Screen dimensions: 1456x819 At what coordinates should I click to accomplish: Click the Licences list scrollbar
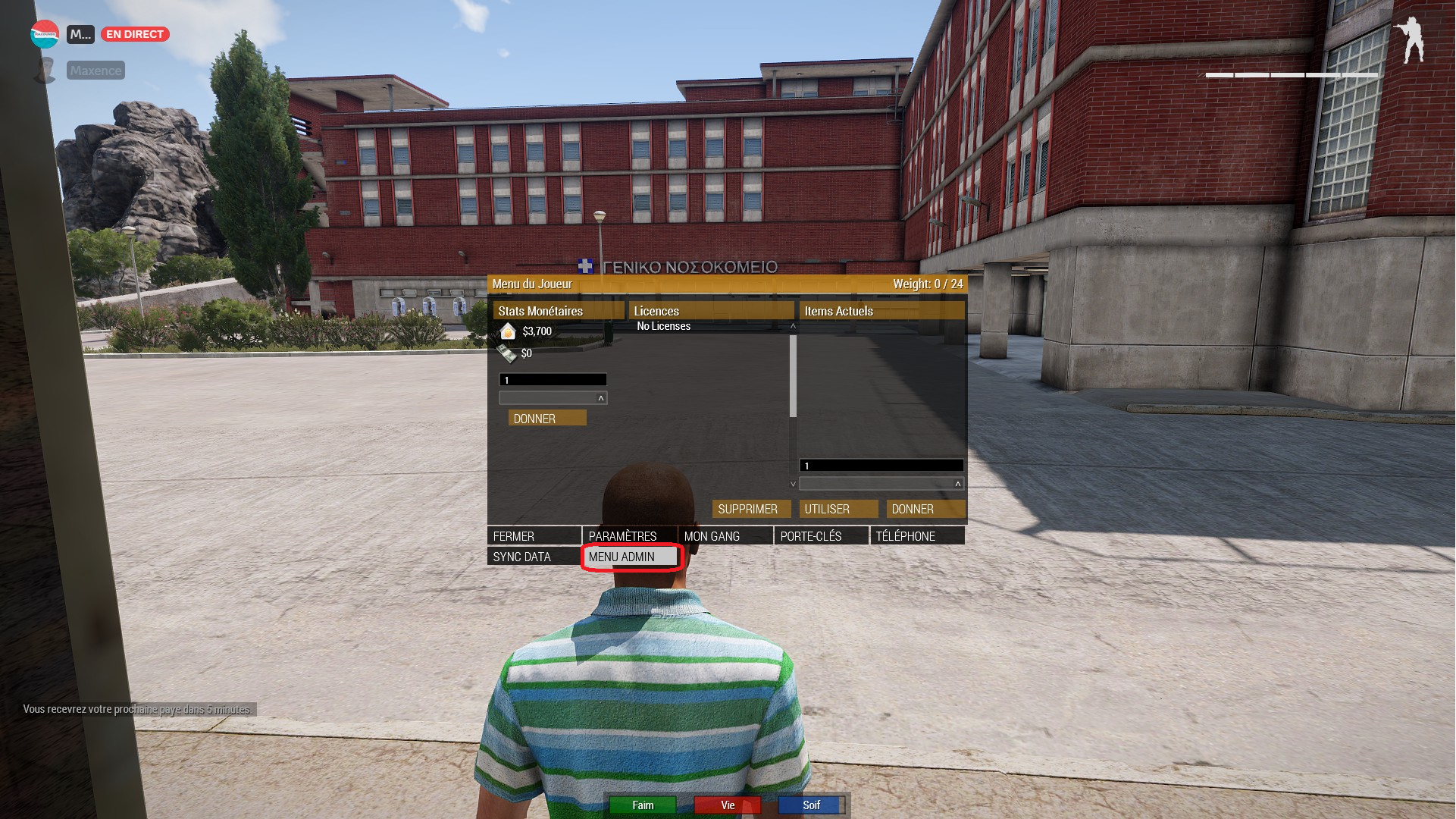point(793,376)
